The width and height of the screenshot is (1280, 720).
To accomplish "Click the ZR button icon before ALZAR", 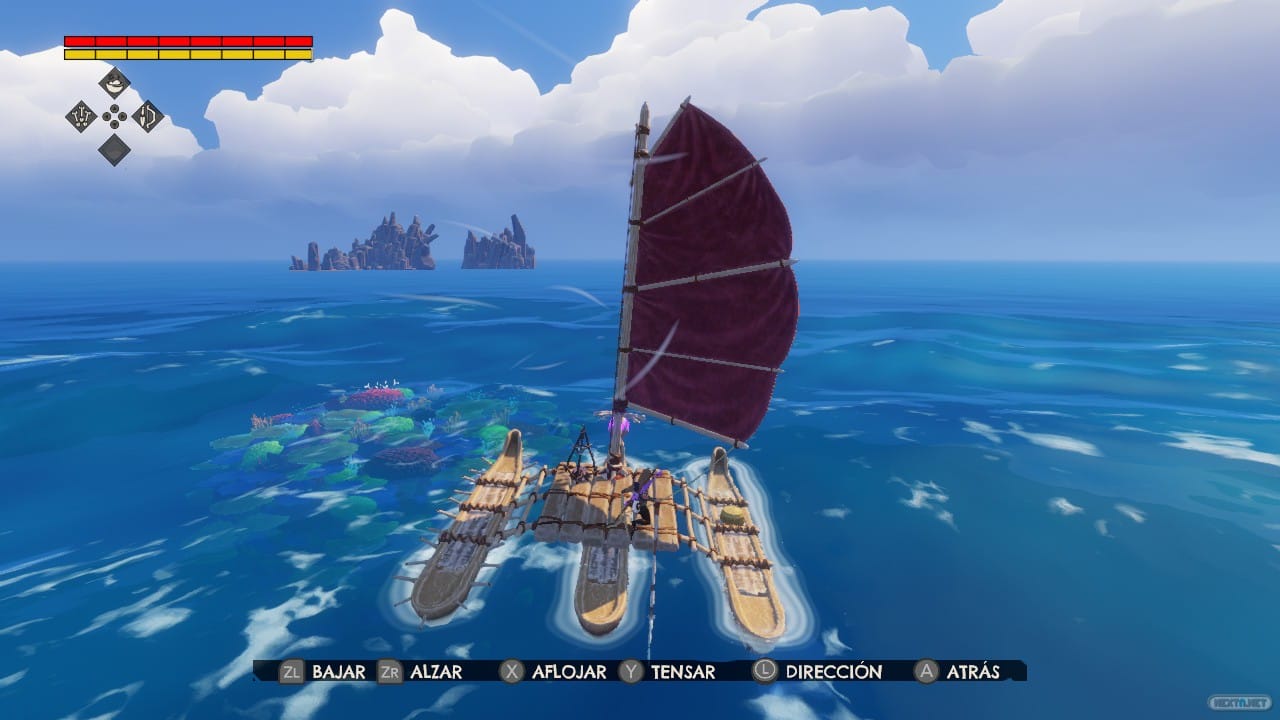I will (390, 672).
